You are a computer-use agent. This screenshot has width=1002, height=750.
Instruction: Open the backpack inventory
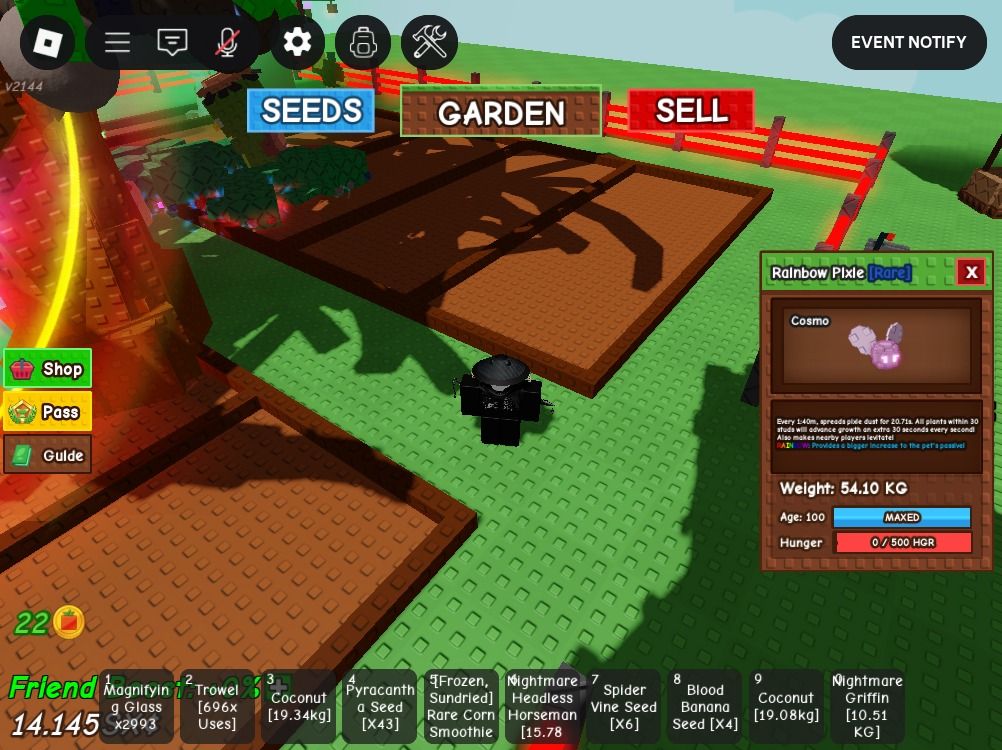[x=363, y=42]
